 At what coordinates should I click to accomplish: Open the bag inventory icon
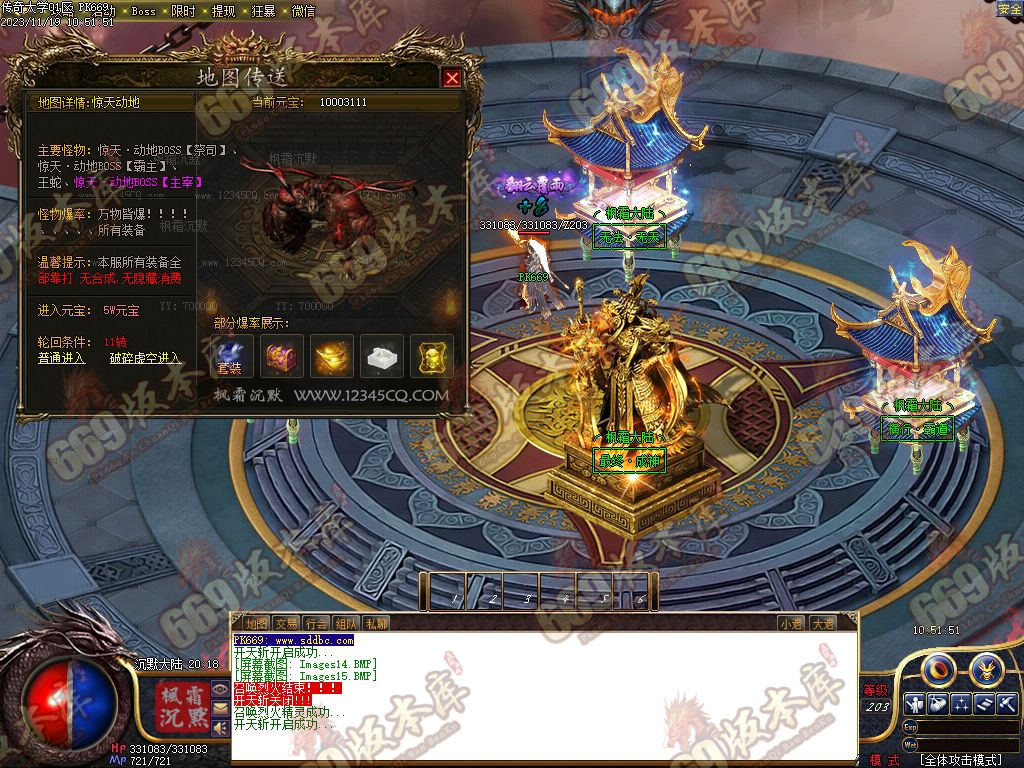(938, 703)
